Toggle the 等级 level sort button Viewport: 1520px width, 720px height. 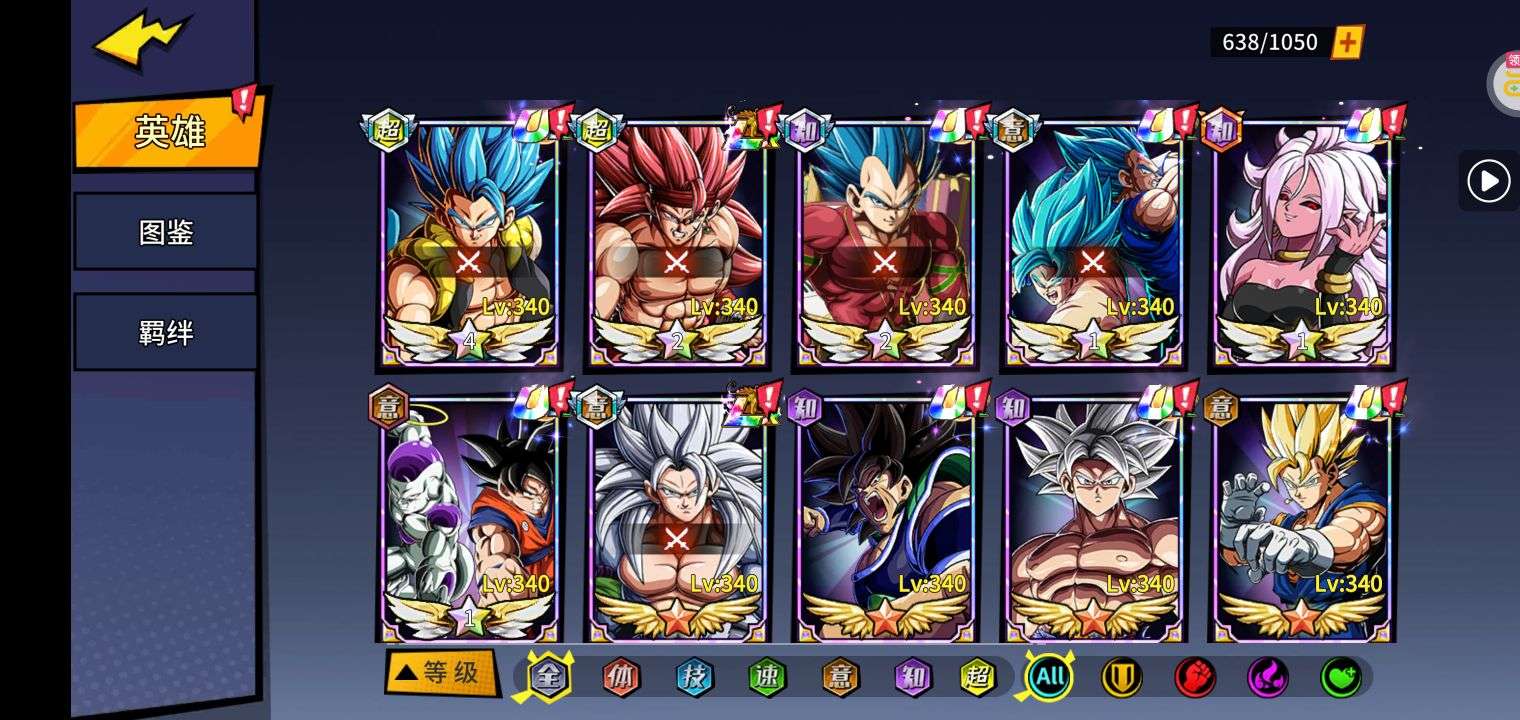coord(440,673)
